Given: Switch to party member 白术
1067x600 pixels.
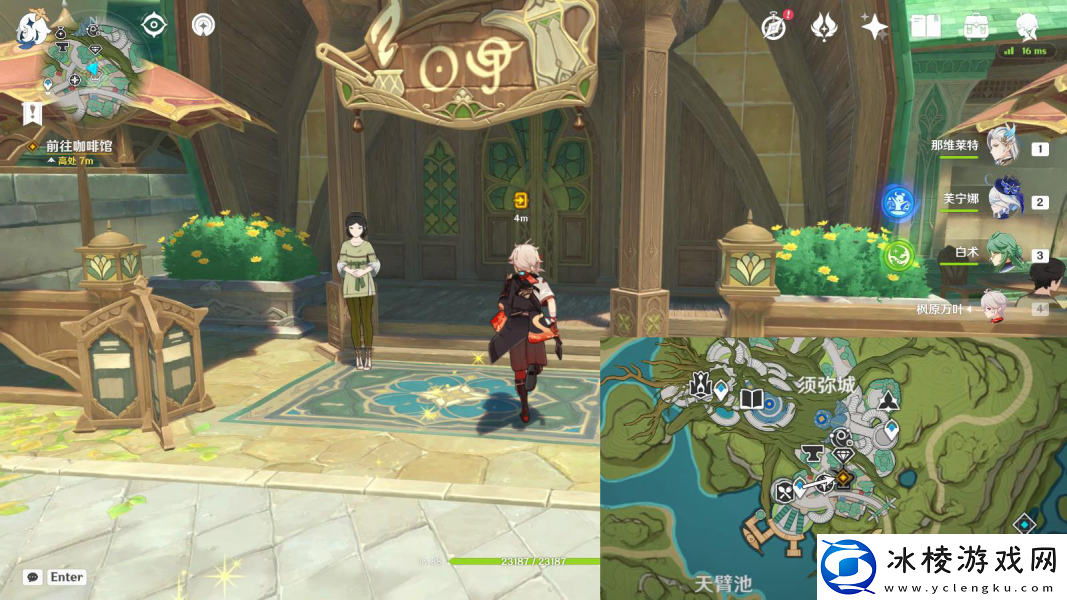Looking at the screenshot, I should (x=1003, y=253).
